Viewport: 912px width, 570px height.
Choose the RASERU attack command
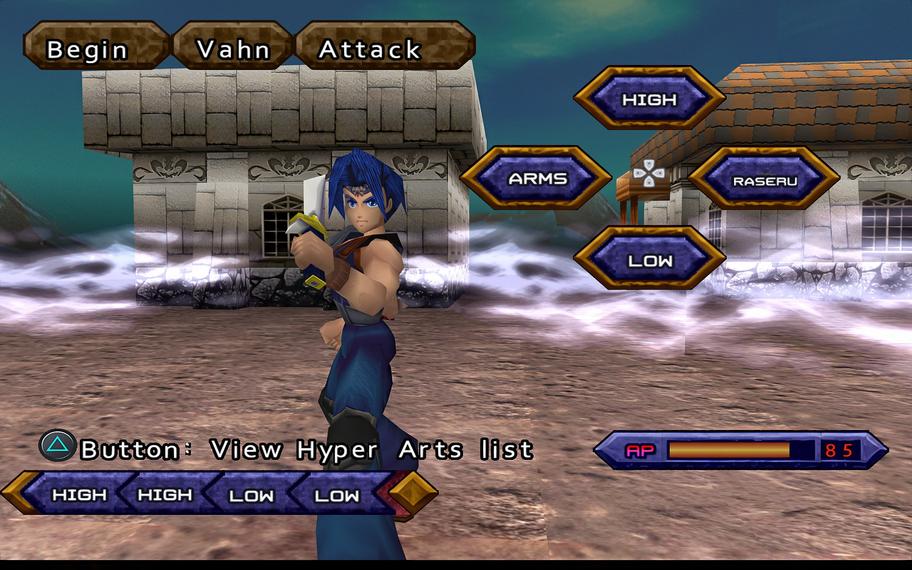[x=763, y=180]
